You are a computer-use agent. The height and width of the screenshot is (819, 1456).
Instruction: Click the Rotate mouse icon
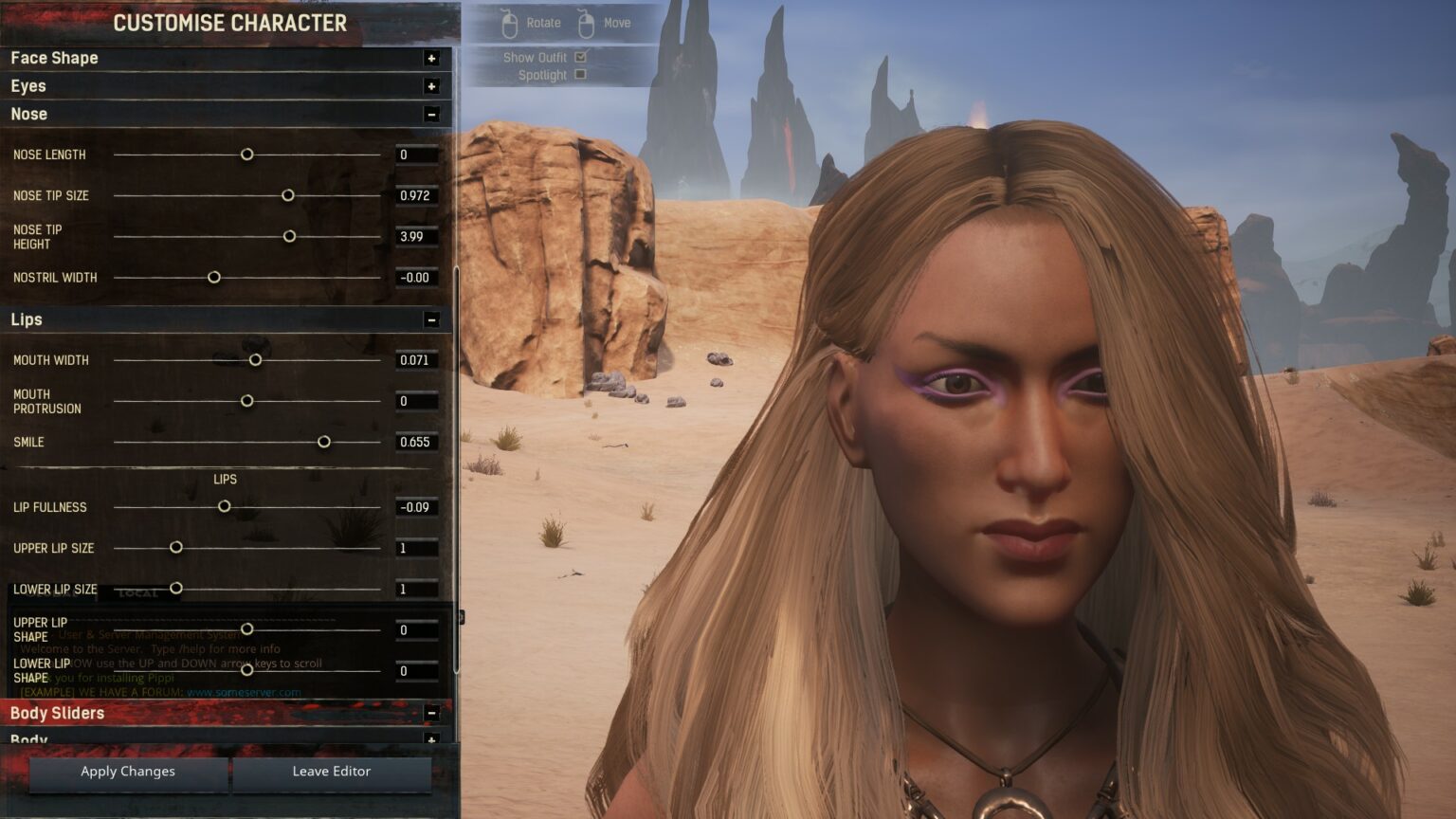510,22
